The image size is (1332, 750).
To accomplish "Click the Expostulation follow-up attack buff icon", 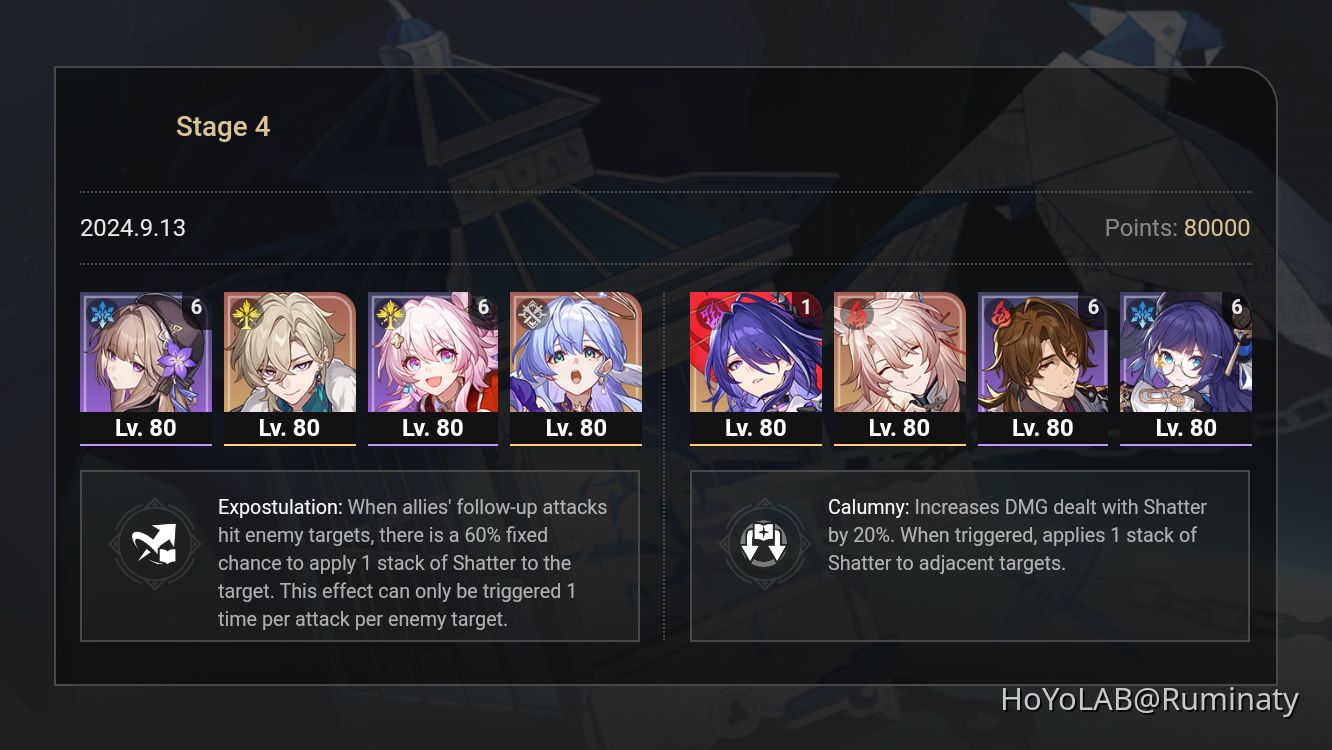I will coord(154,544).
